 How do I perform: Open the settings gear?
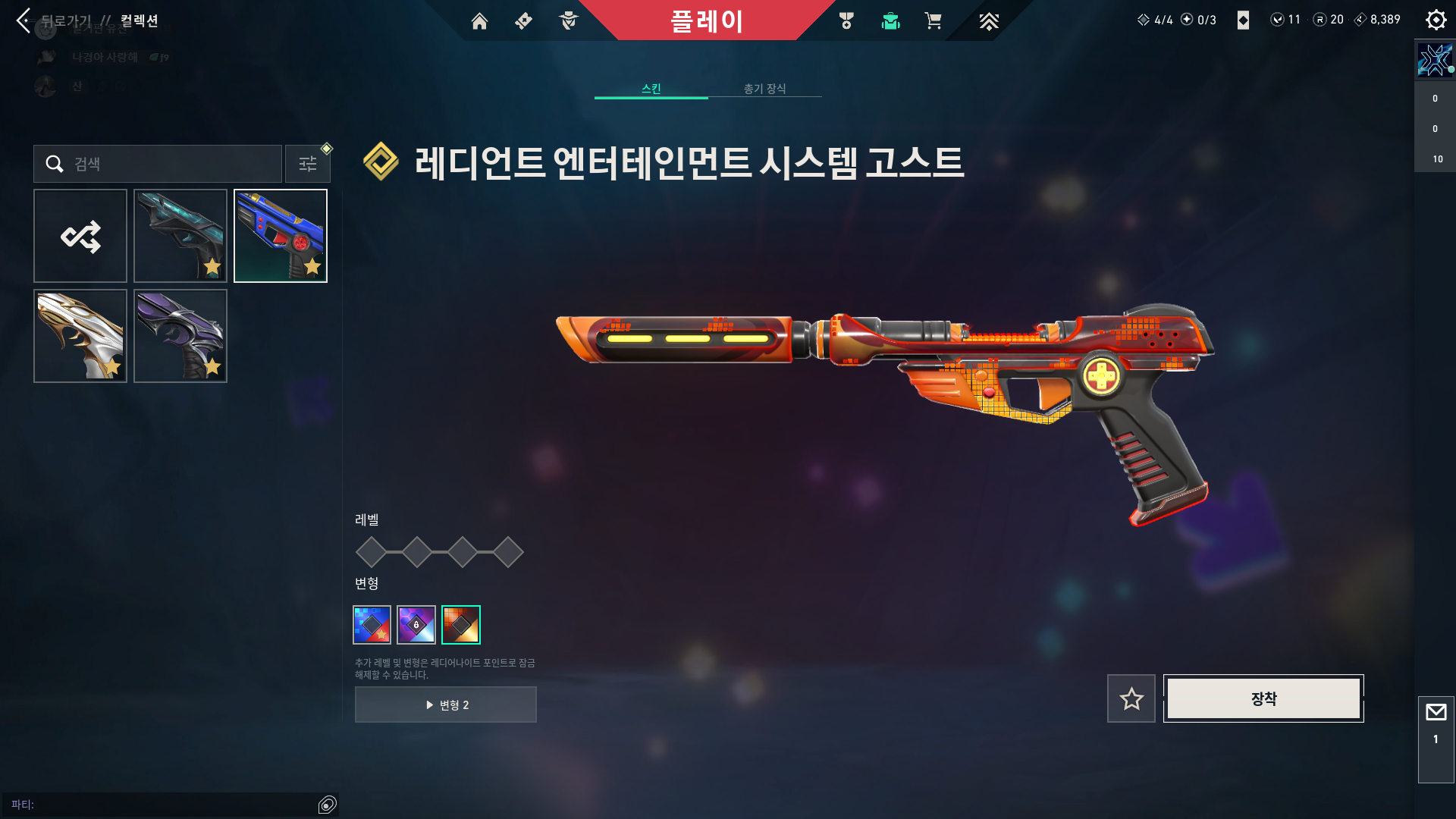click(x=1436, y=20)
